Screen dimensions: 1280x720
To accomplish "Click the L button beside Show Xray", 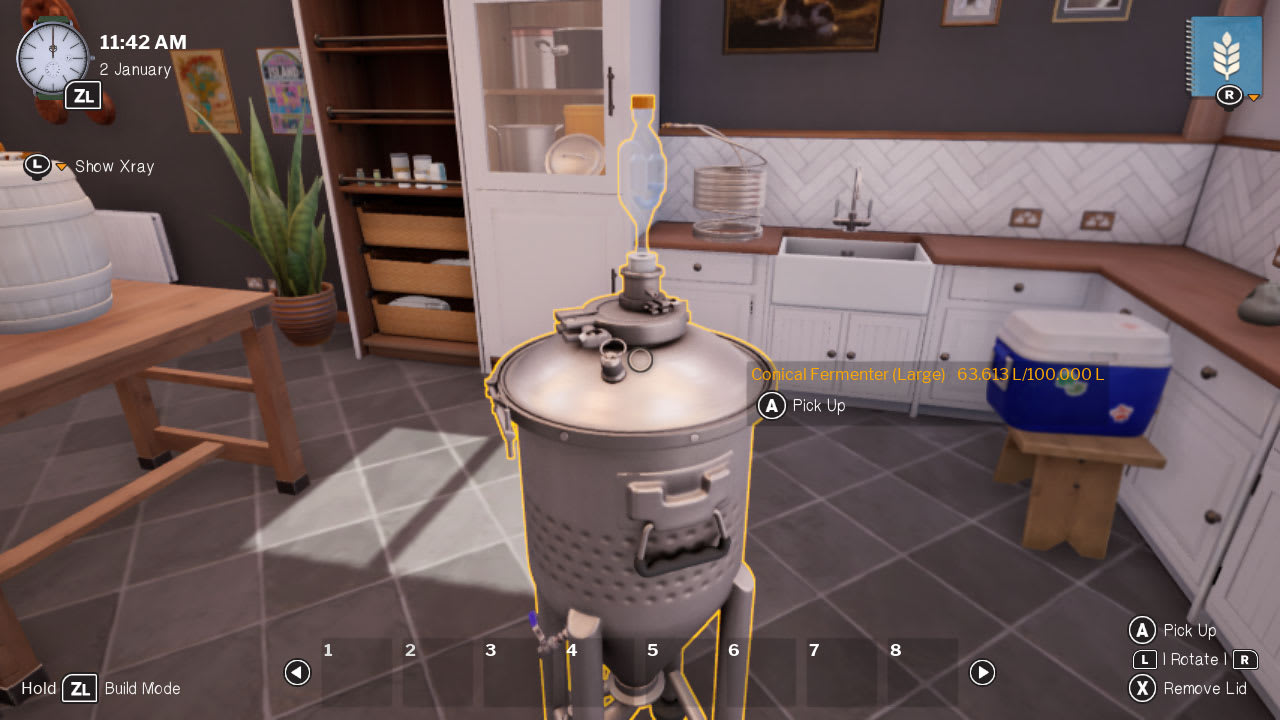I will click(37, 165).
